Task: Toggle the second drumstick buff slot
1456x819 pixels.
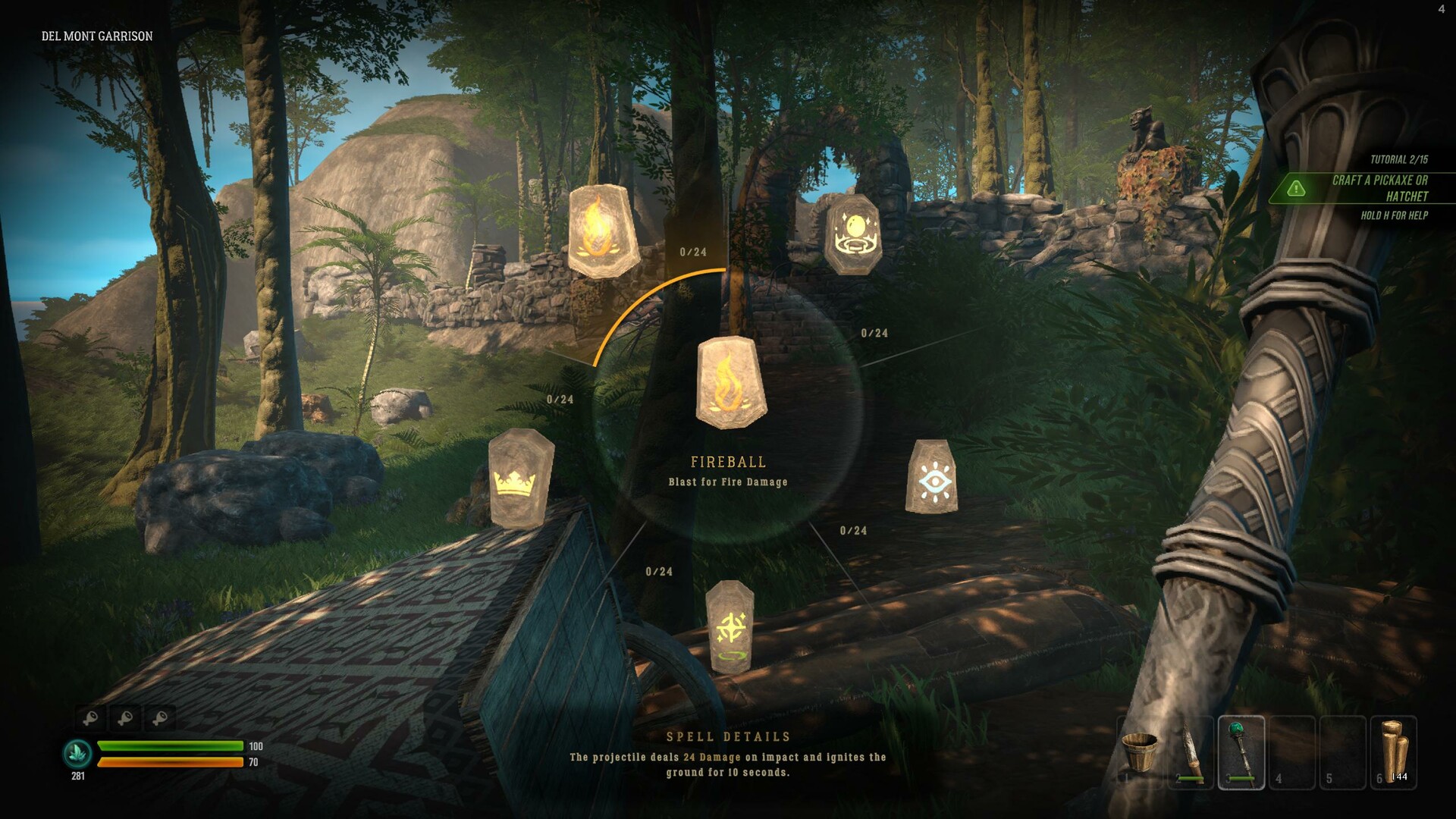Action: point(124,717)
